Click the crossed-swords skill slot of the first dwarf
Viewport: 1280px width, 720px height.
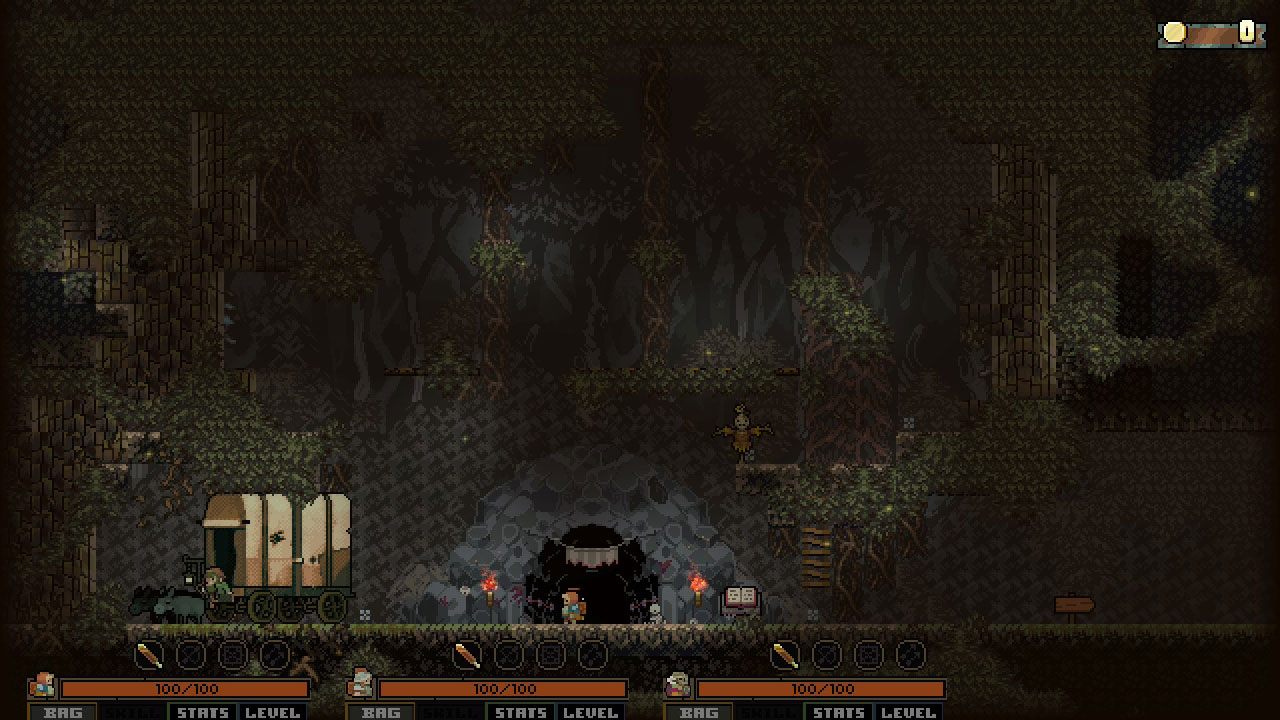190,655
